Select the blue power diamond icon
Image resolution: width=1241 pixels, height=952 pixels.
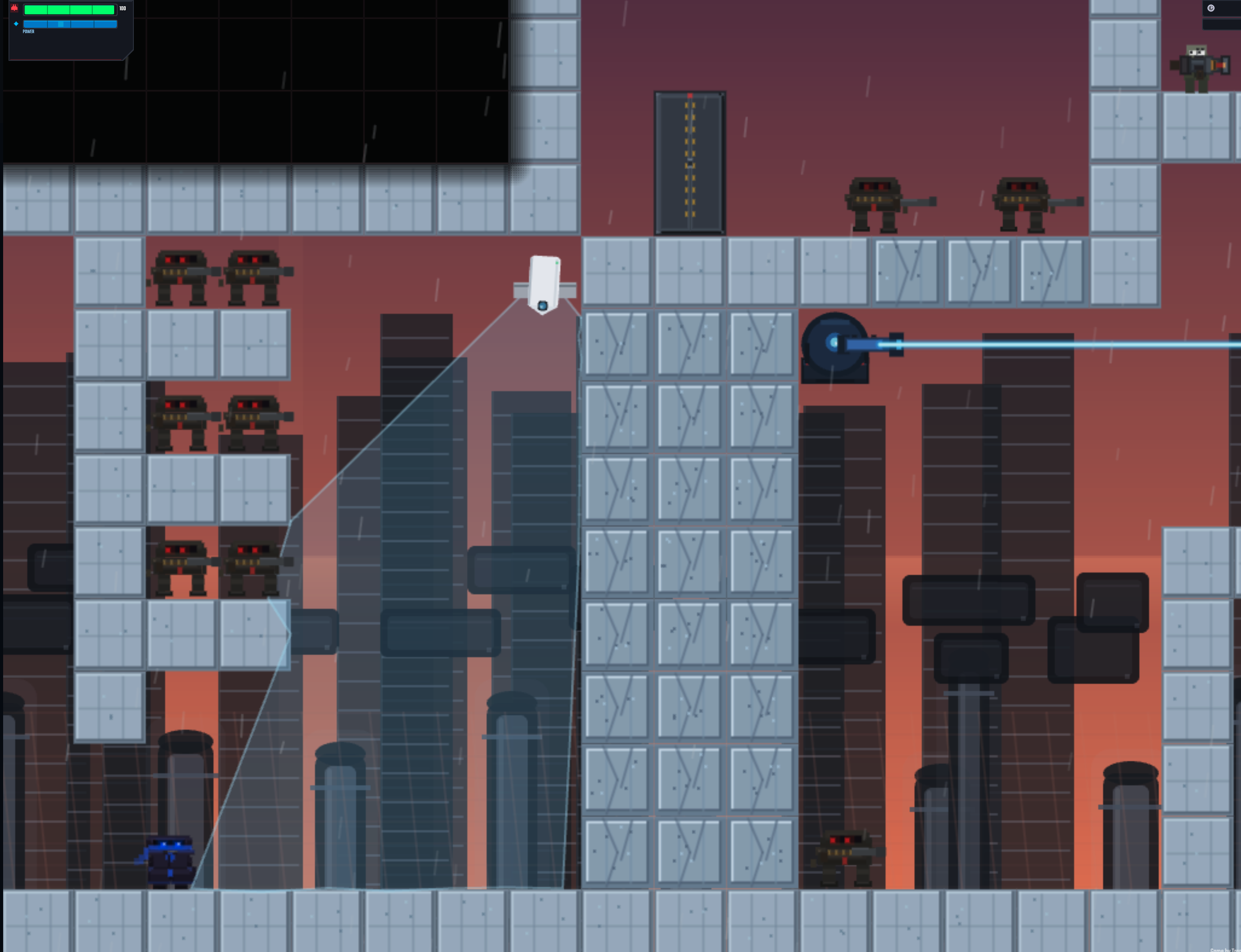(x=17, y=24)
